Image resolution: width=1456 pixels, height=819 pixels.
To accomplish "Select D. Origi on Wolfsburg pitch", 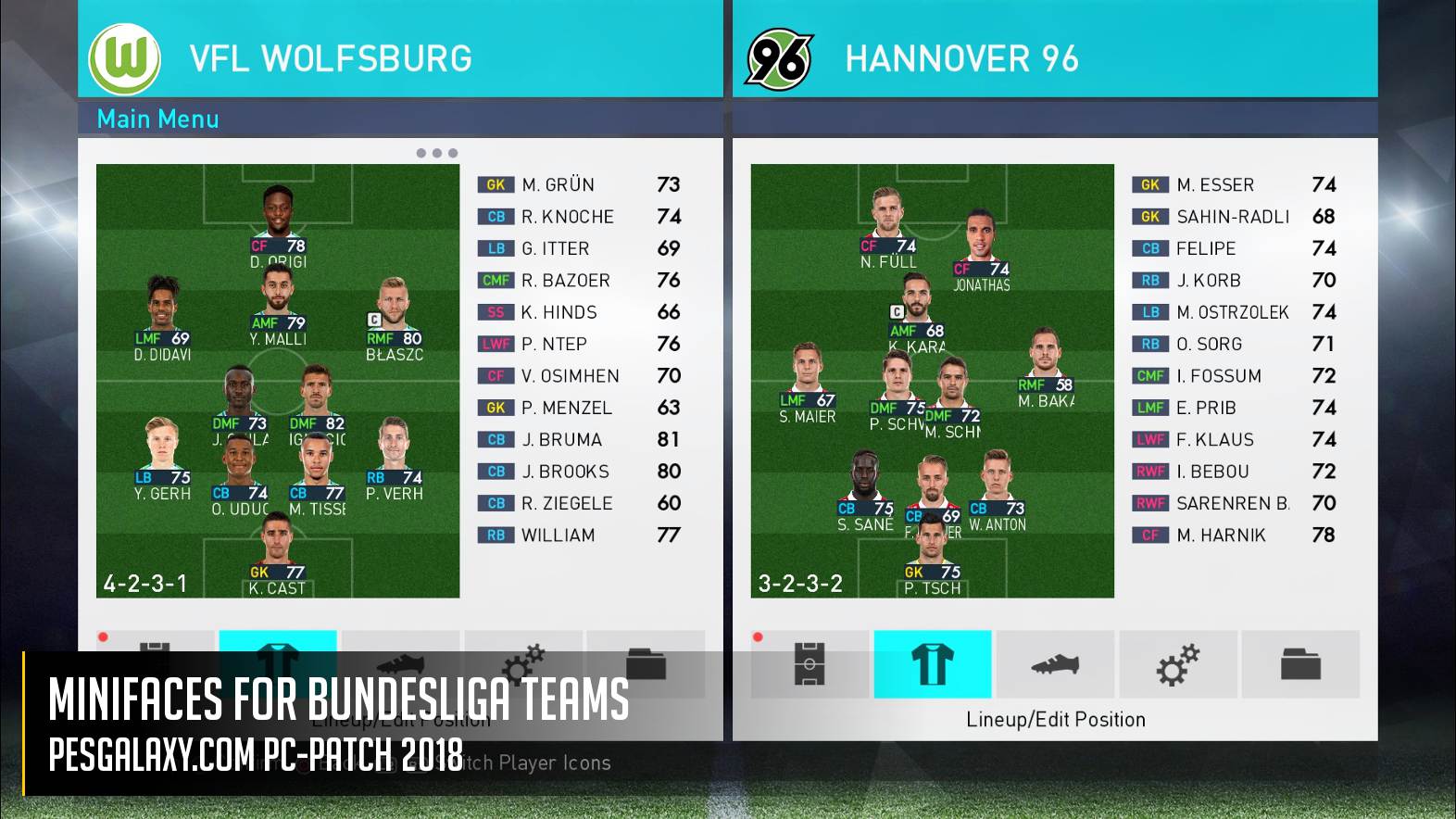I will pyautogui.click(x=277, y=222).
